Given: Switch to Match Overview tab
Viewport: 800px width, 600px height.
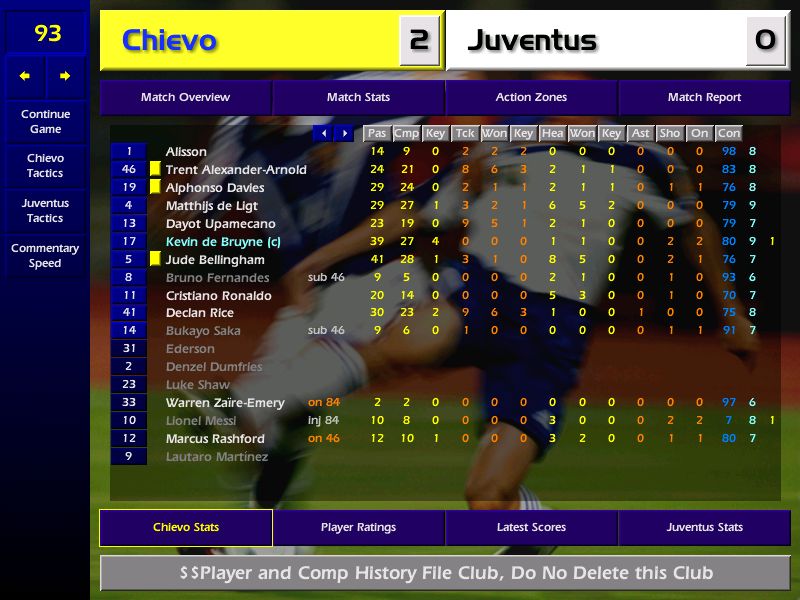Looking at the screenshot, I should [x=185, y=98].
